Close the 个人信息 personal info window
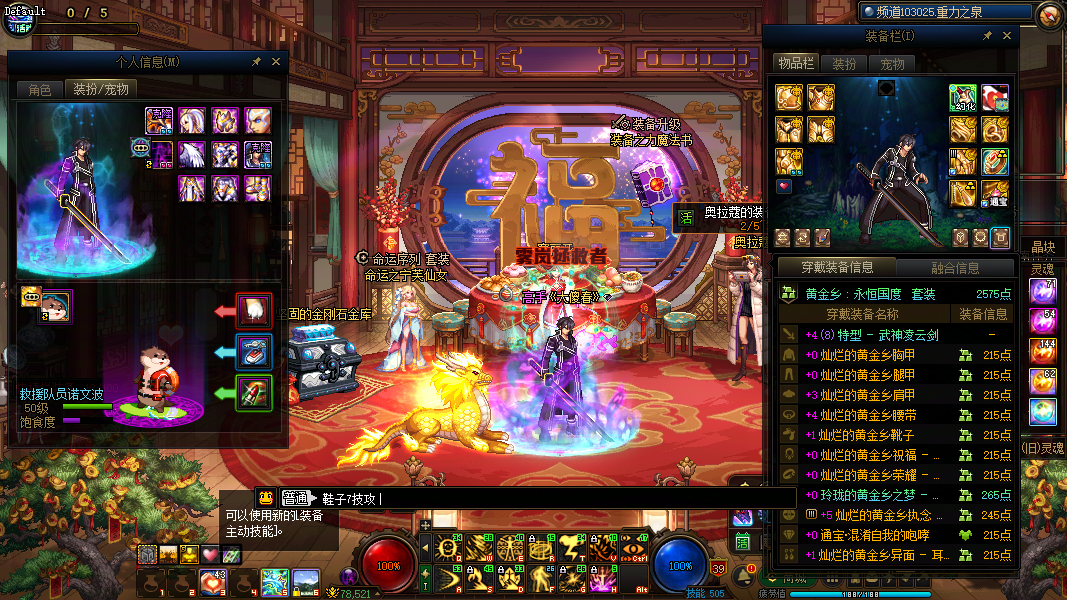The width and height of the screenshot is (1067, 600). tap(275, 62)
